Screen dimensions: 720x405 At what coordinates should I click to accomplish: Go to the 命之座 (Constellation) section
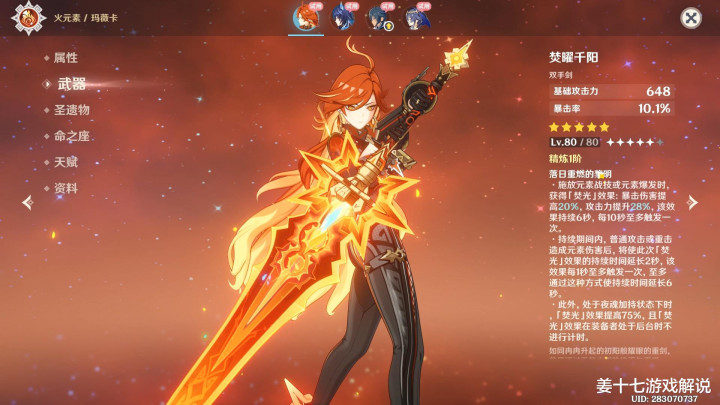coord(70,136)
